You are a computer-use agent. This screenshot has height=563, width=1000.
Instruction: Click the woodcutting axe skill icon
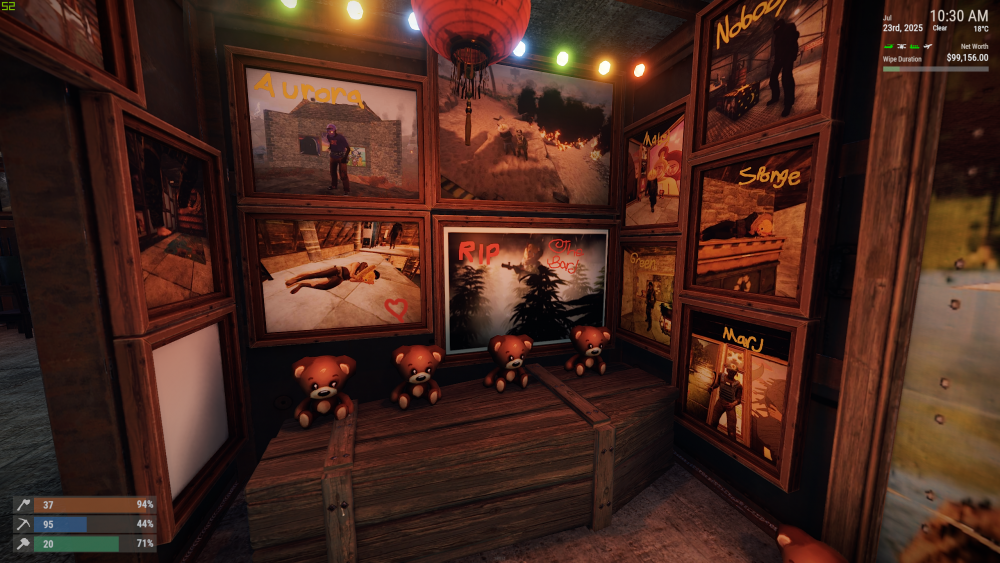24,505
